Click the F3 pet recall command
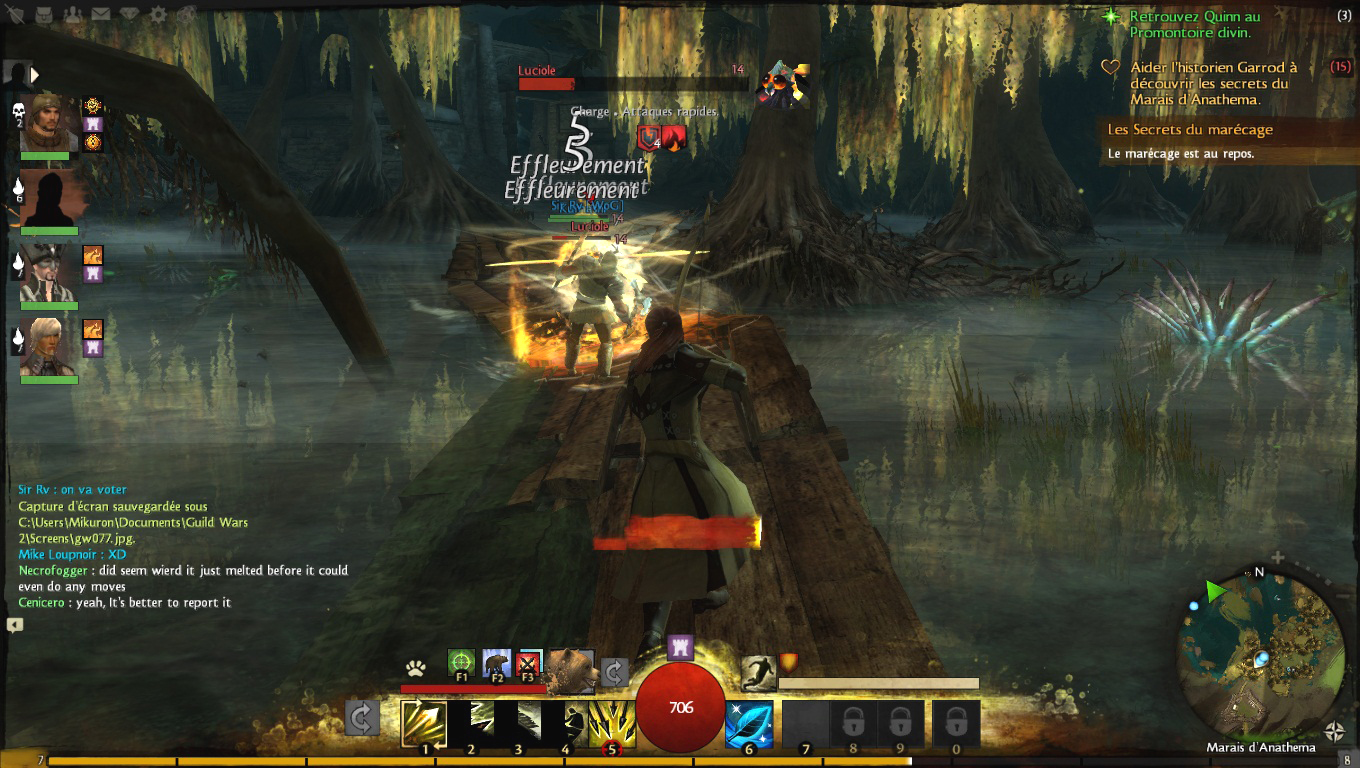The height and width of the screenshot is (768, 1360). coord(529,664)
